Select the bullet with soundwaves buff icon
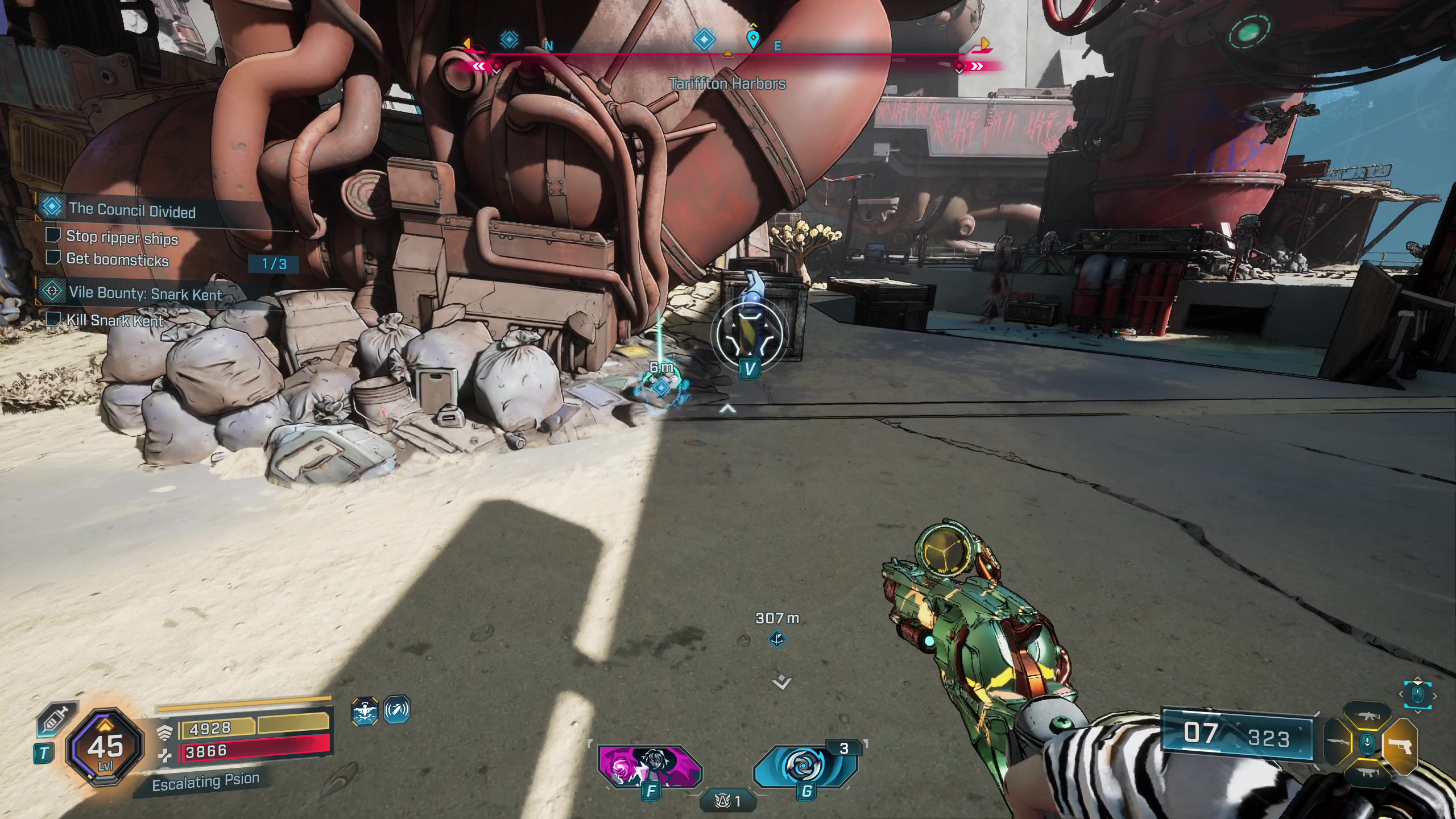This screenshot has height=819, width=1456. 396,710
